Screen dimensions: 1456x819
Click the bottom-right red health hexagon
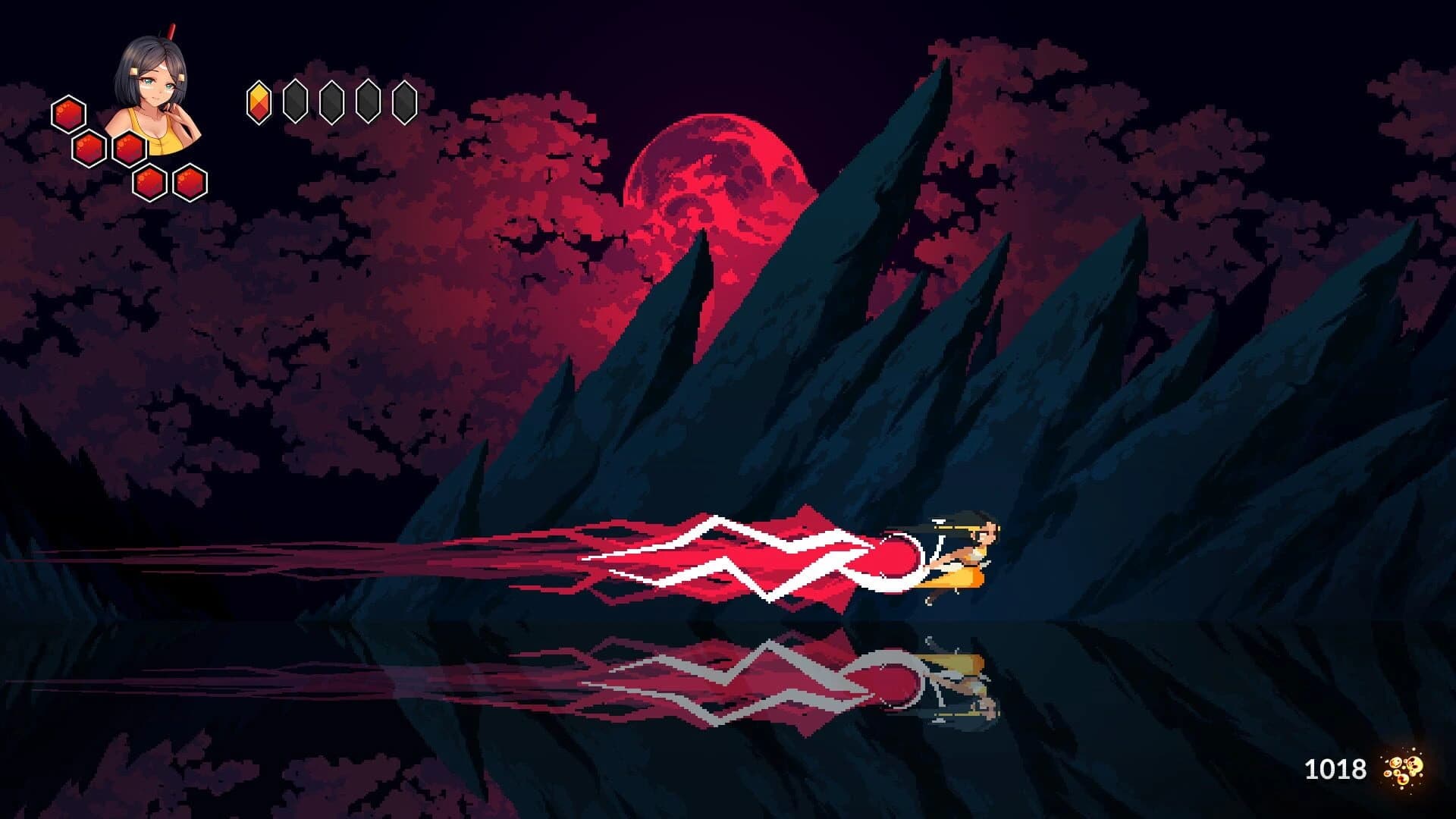[190, 182]
